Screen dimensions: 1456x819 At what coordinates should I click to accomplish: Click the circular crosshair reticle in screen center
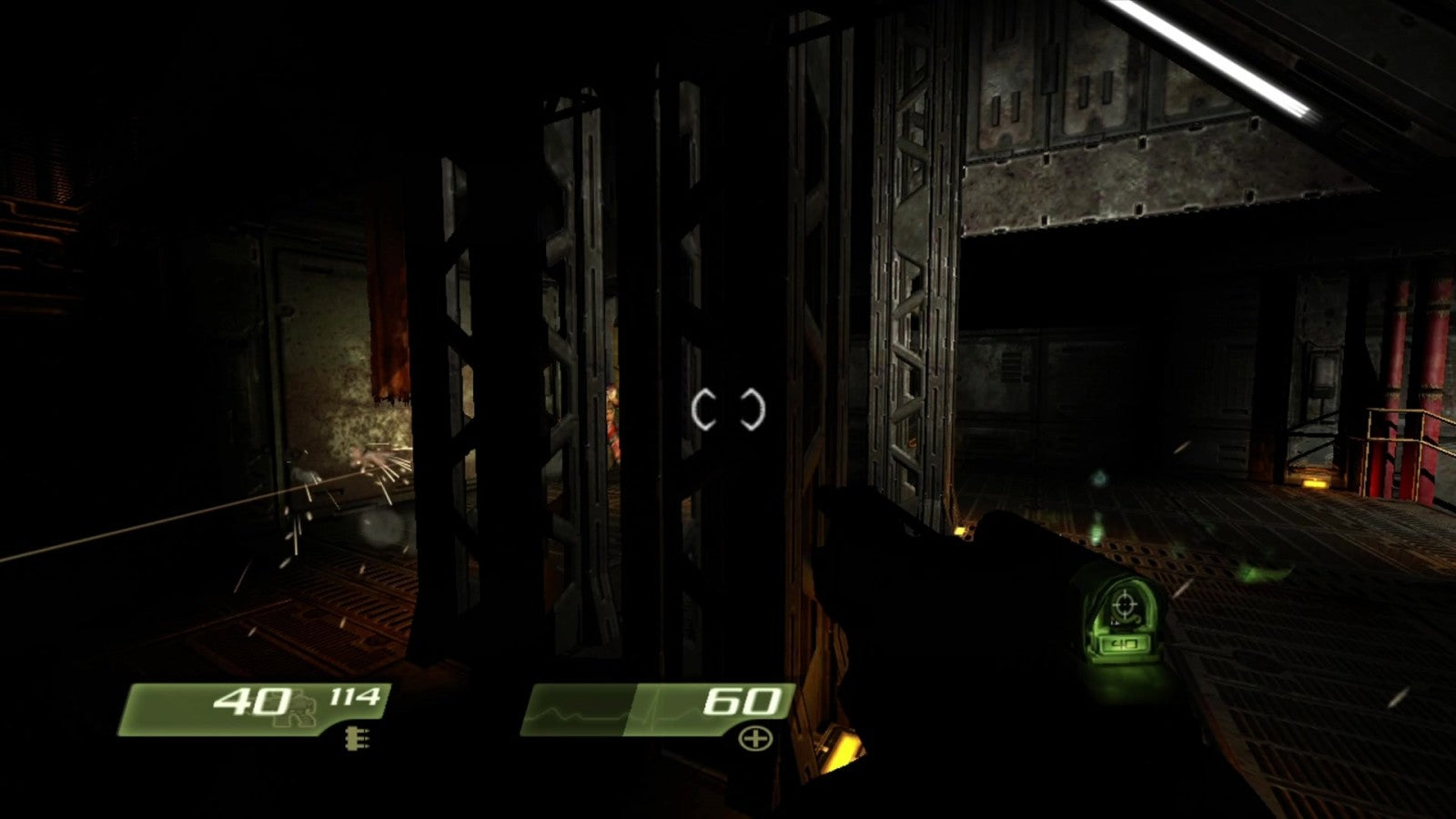pos(728,409)
